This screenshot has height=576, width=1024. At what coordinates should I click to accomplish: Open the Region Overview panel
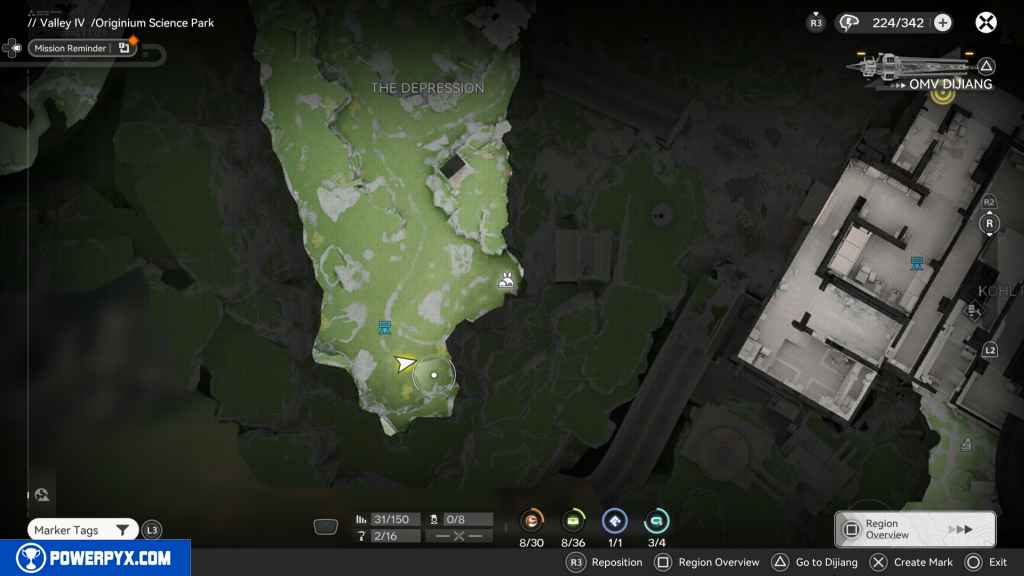point(914,529)
